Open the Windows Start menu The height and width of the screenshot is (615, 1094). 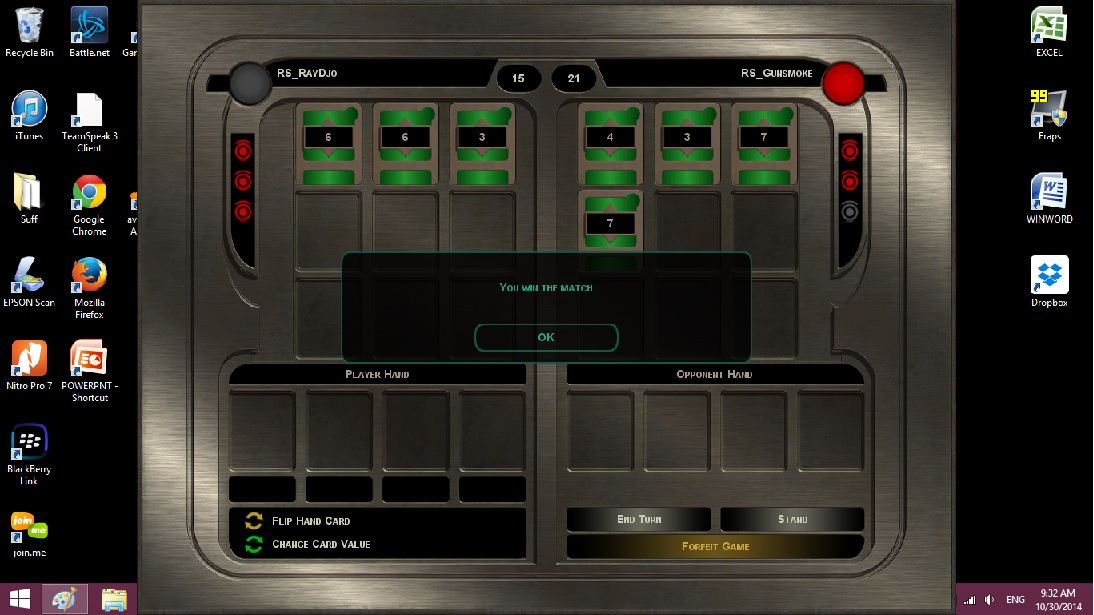click(x=19, y=598)
